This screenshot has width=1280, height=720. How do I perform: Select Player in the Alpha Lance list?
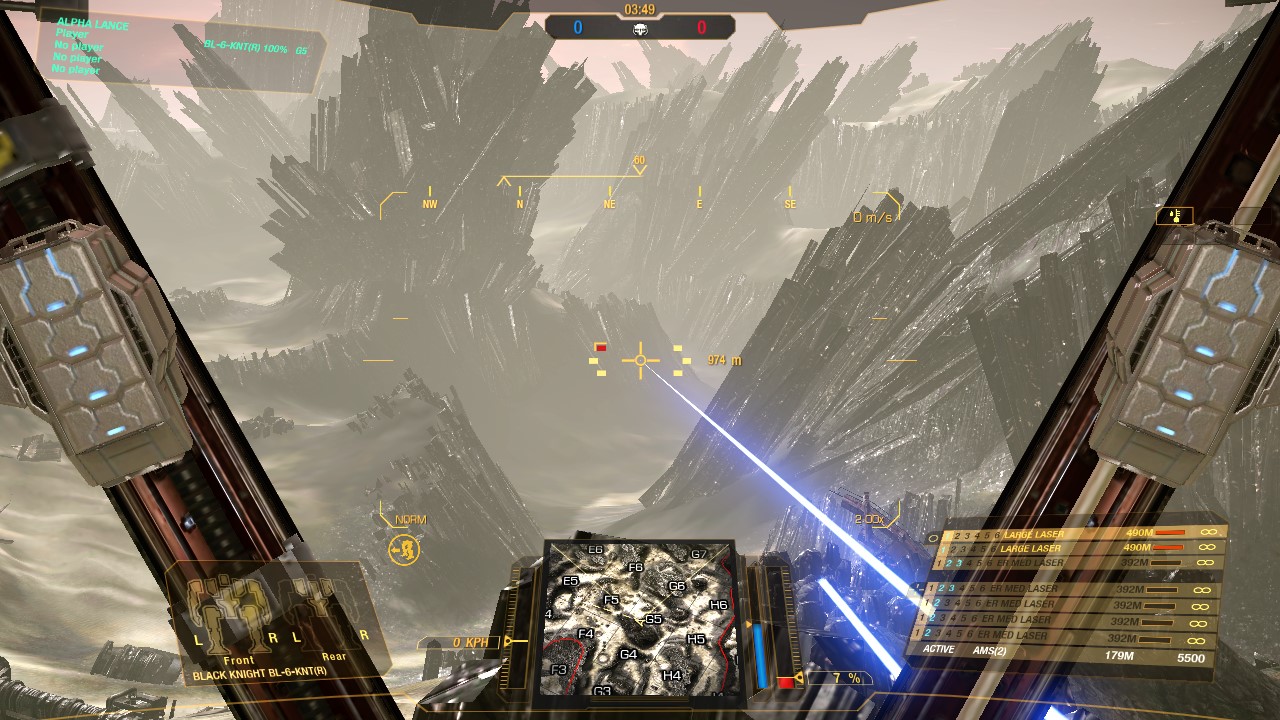click(72, 35)
